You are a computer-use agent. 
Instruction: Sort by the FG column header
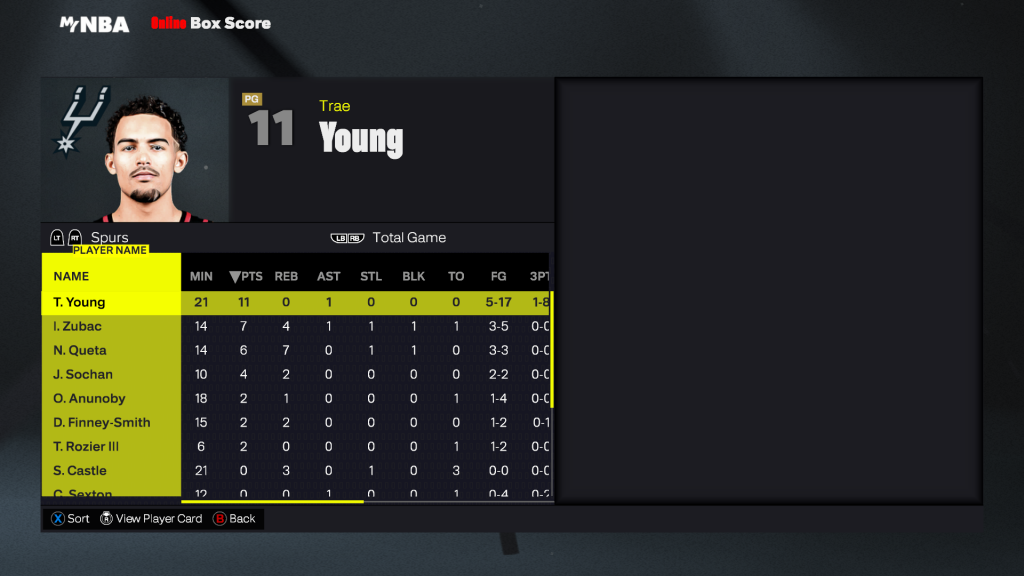pos(498,276)
